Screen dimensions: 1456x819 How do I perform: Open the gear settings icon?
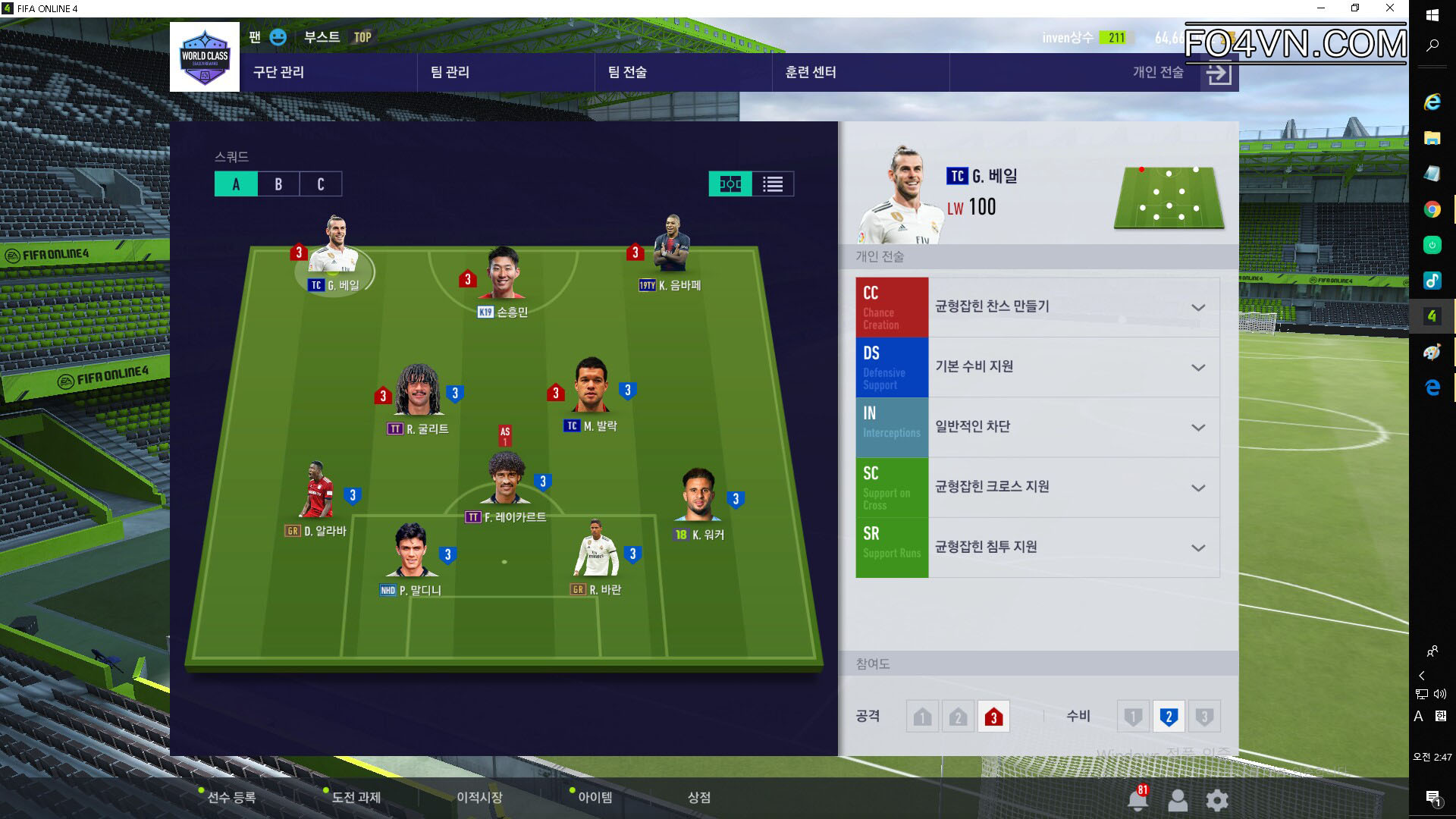[1216, 800]
